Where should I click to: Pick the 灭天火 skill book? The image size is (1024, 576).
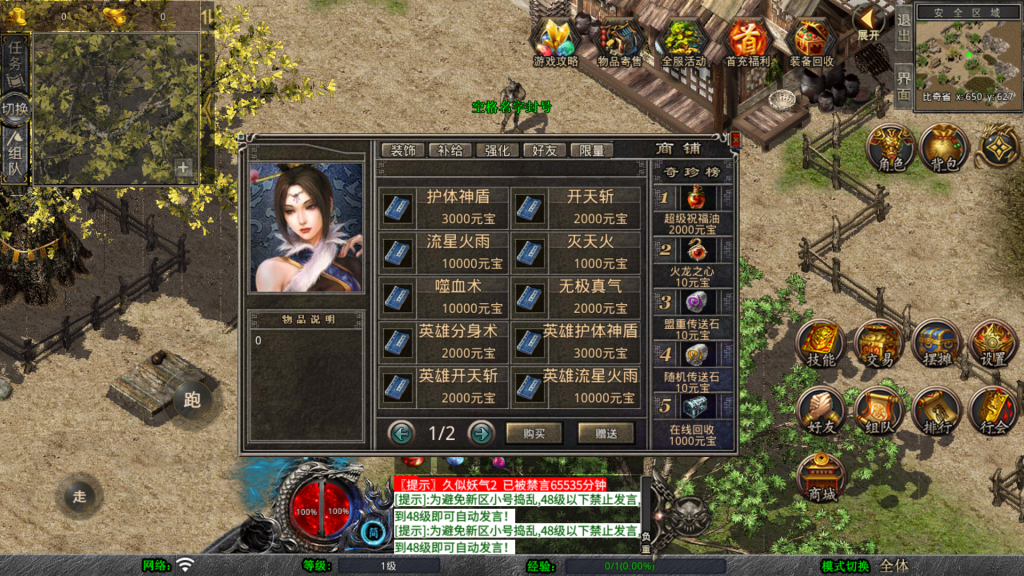coord(576,252)
